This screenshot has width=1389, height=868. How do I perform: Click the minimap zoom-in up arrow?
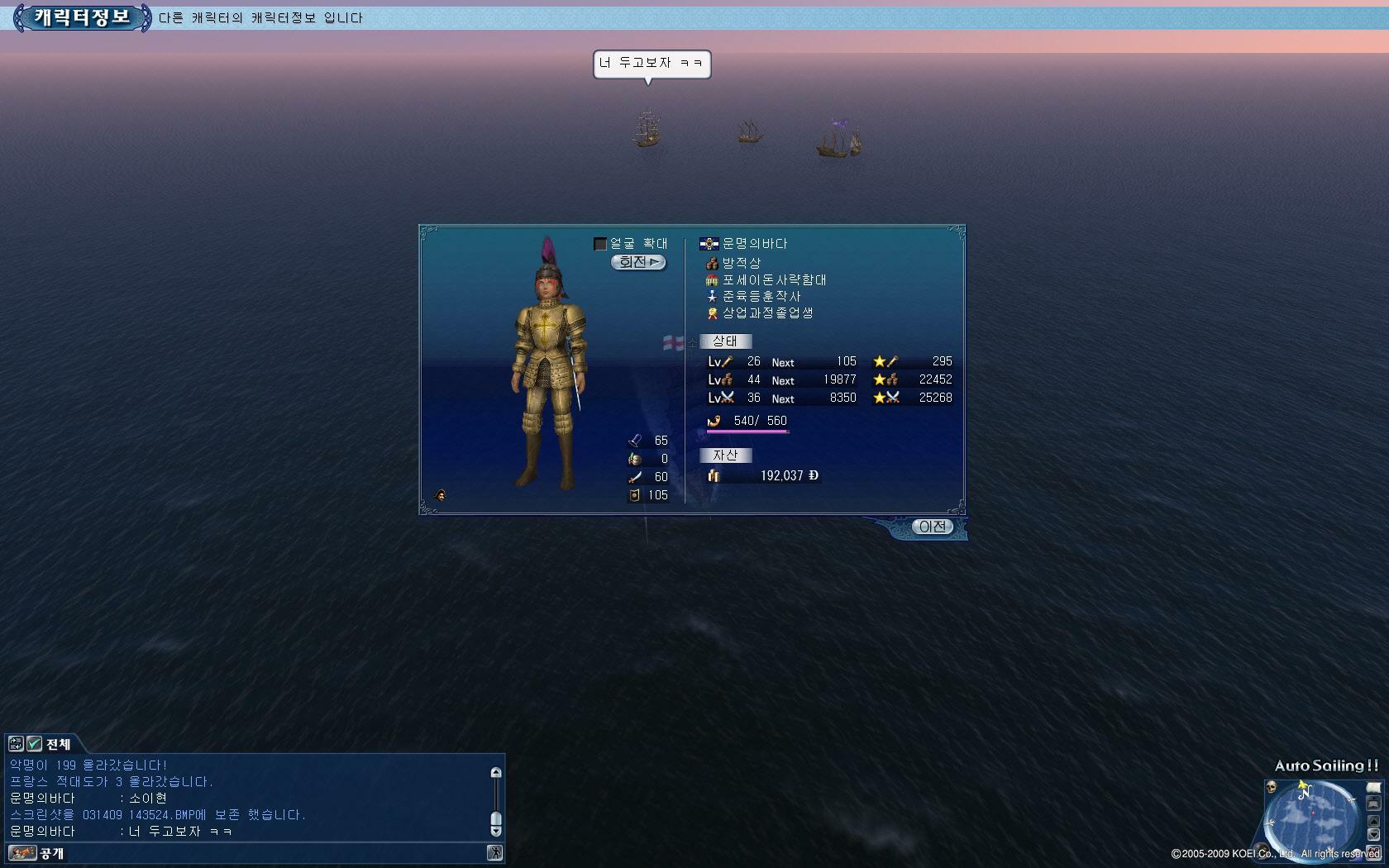pos(1374,821)
